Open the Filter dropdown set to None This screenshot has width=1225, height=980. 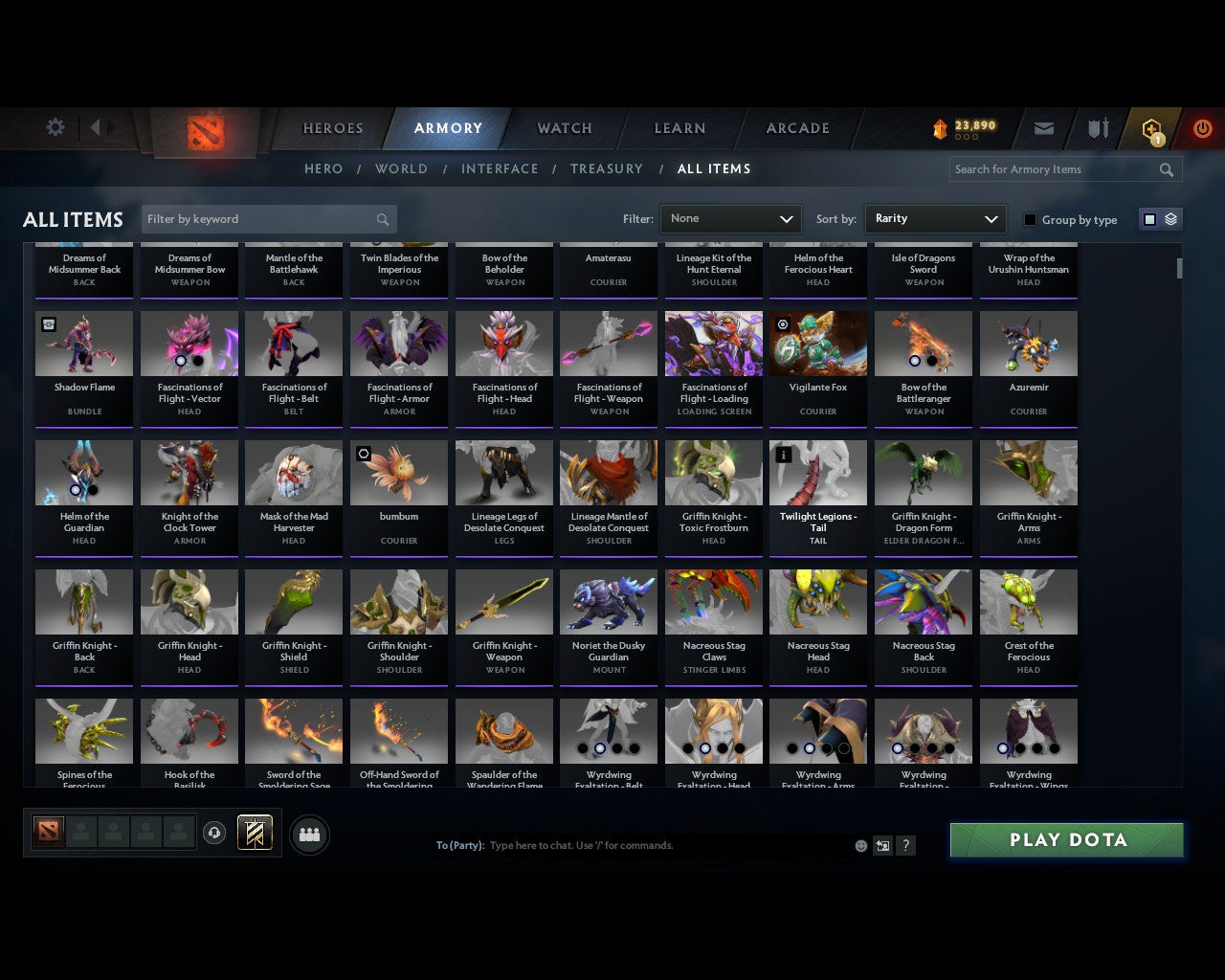[x=730, y=218]
